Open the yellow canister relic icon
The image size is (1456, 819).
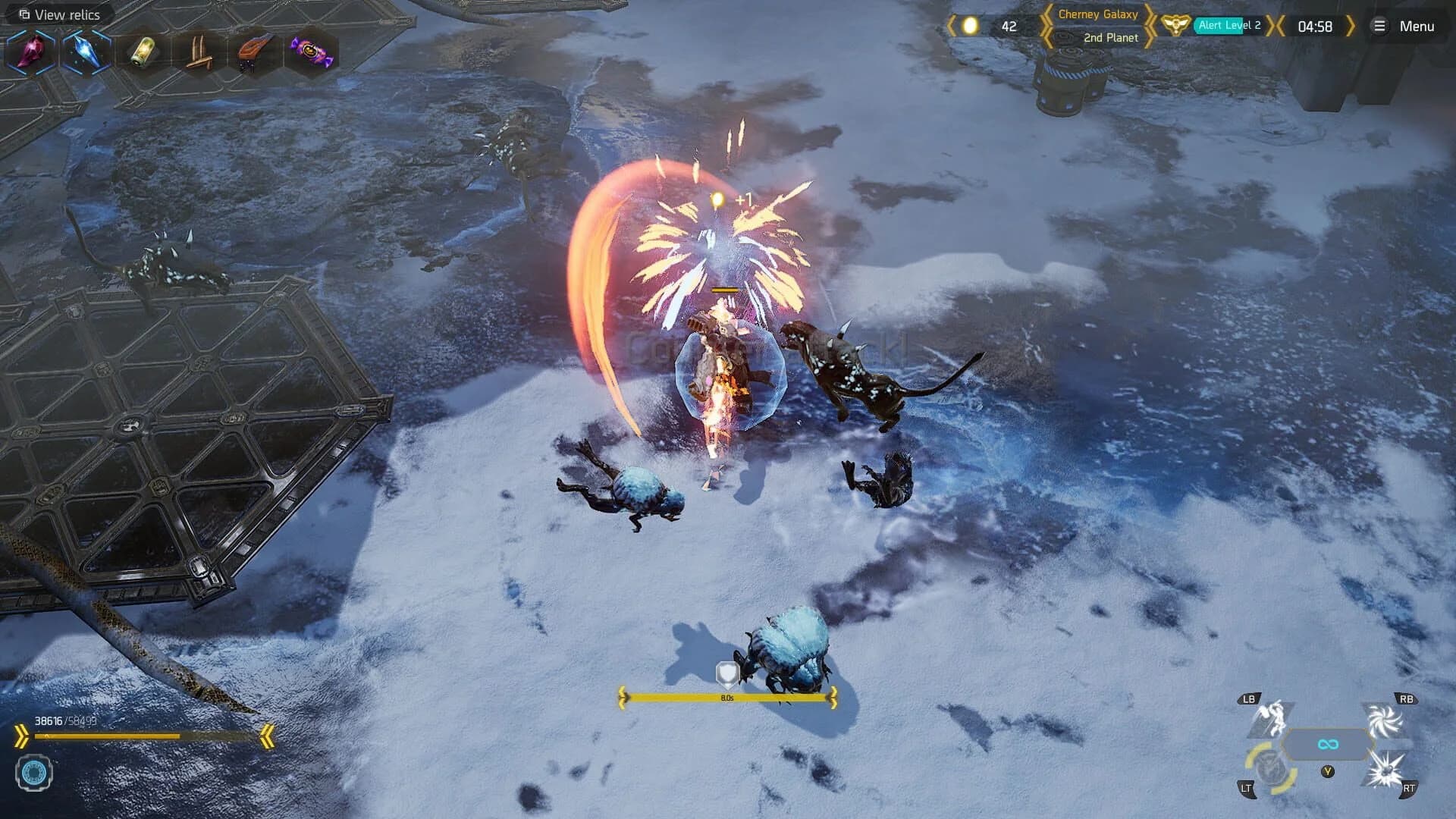coord(144,53)
